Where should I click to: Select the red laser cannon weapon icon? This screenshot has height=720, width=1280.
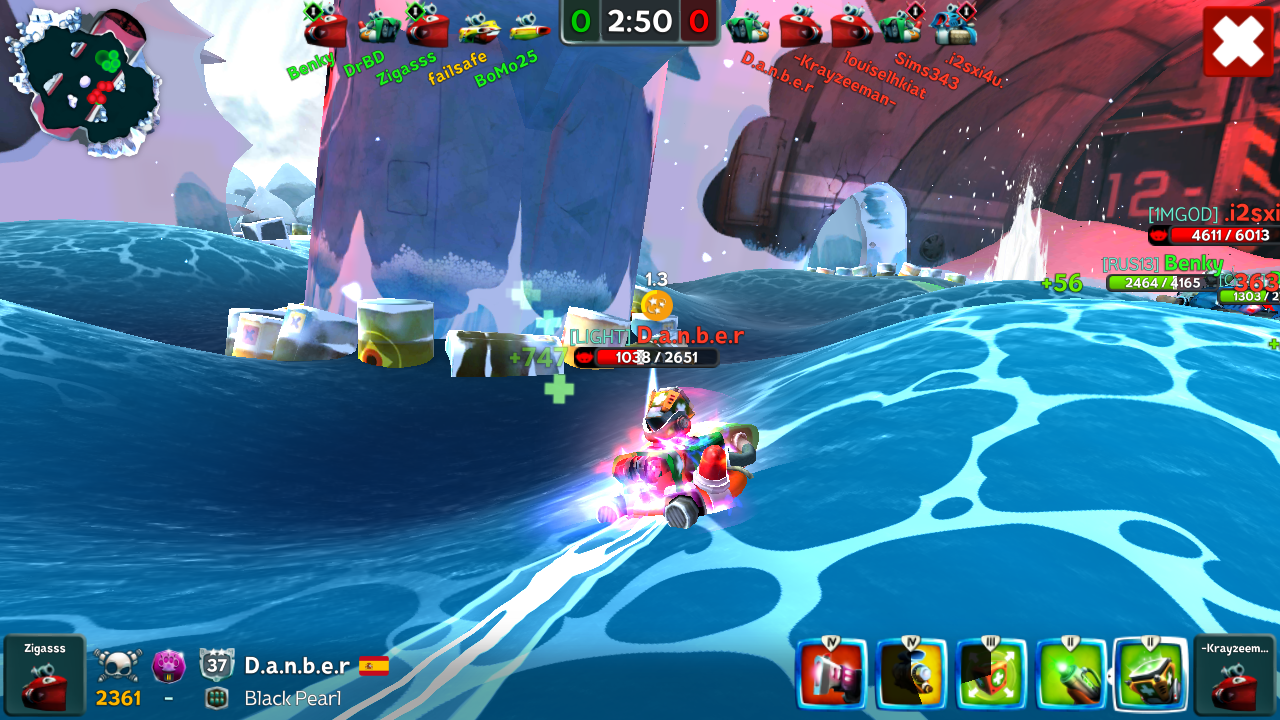(831, 675)
